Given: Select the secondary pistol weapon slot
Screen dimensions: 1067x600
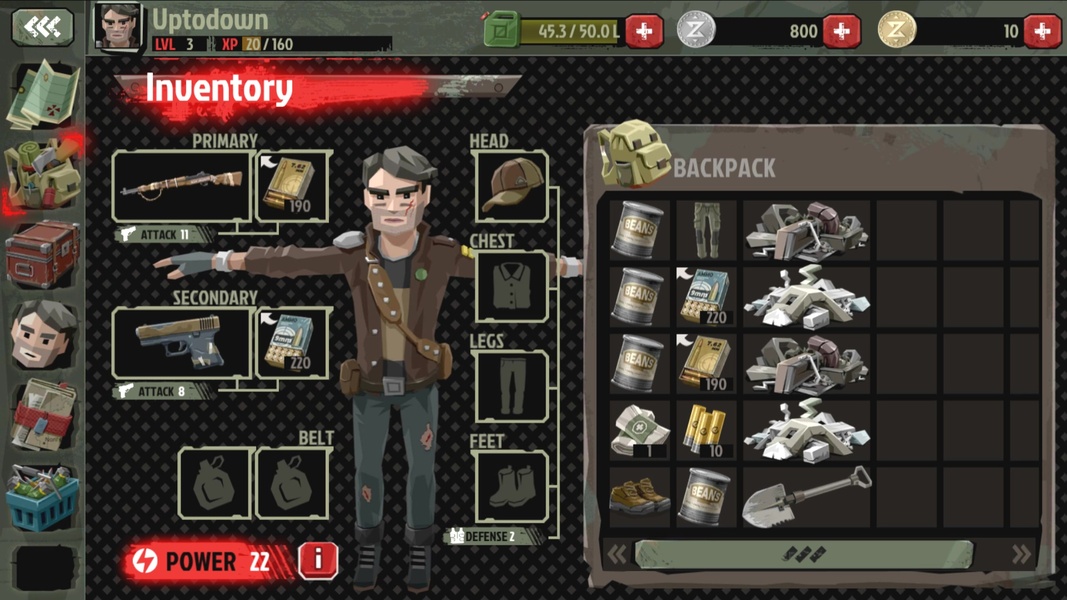Looking at the screenshot, I should 182,343.
